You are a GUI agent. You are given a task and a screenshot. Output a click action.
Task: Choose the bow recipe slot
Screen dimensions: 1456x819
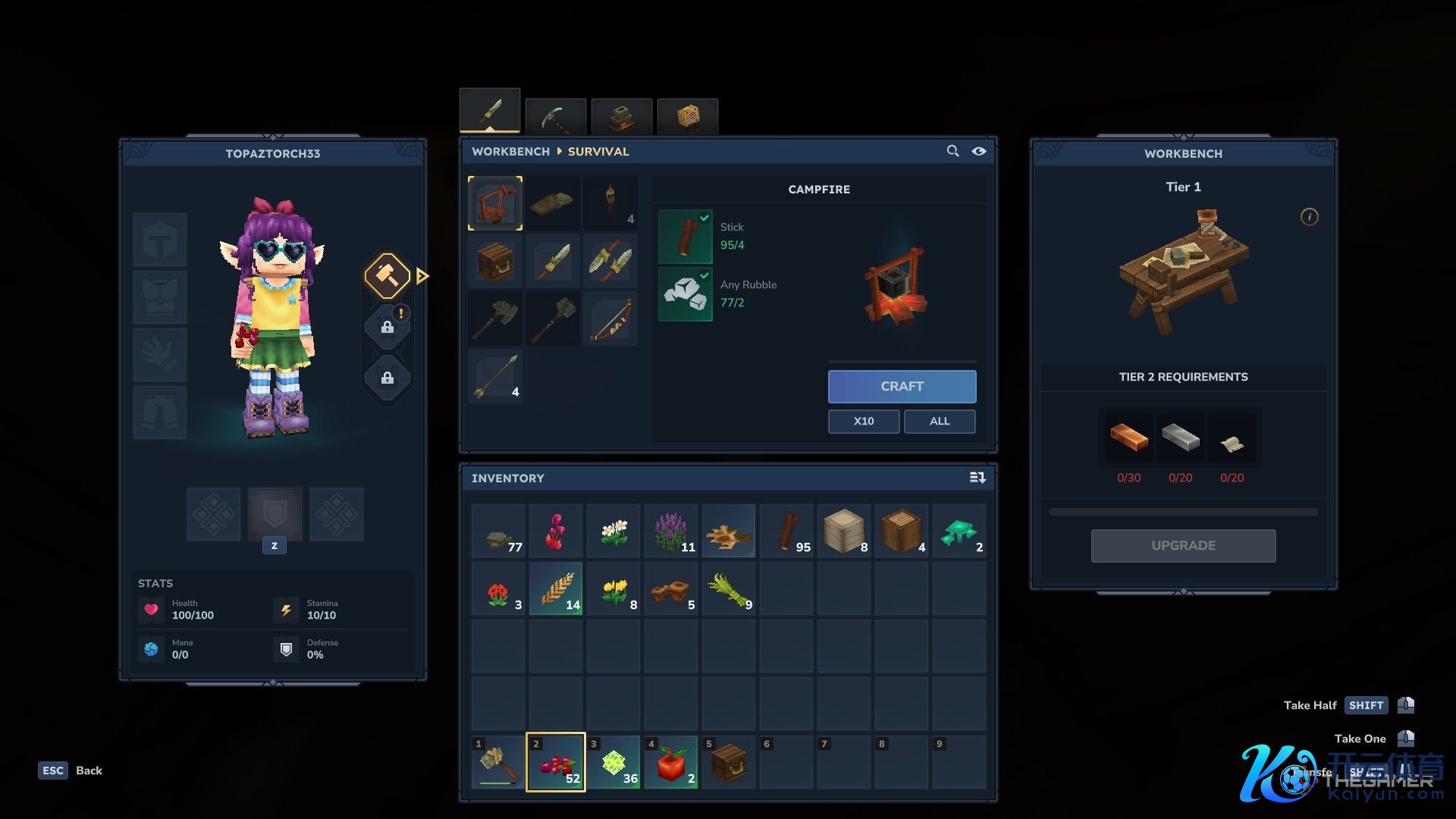pyautogui.click(x=610, y=318)
